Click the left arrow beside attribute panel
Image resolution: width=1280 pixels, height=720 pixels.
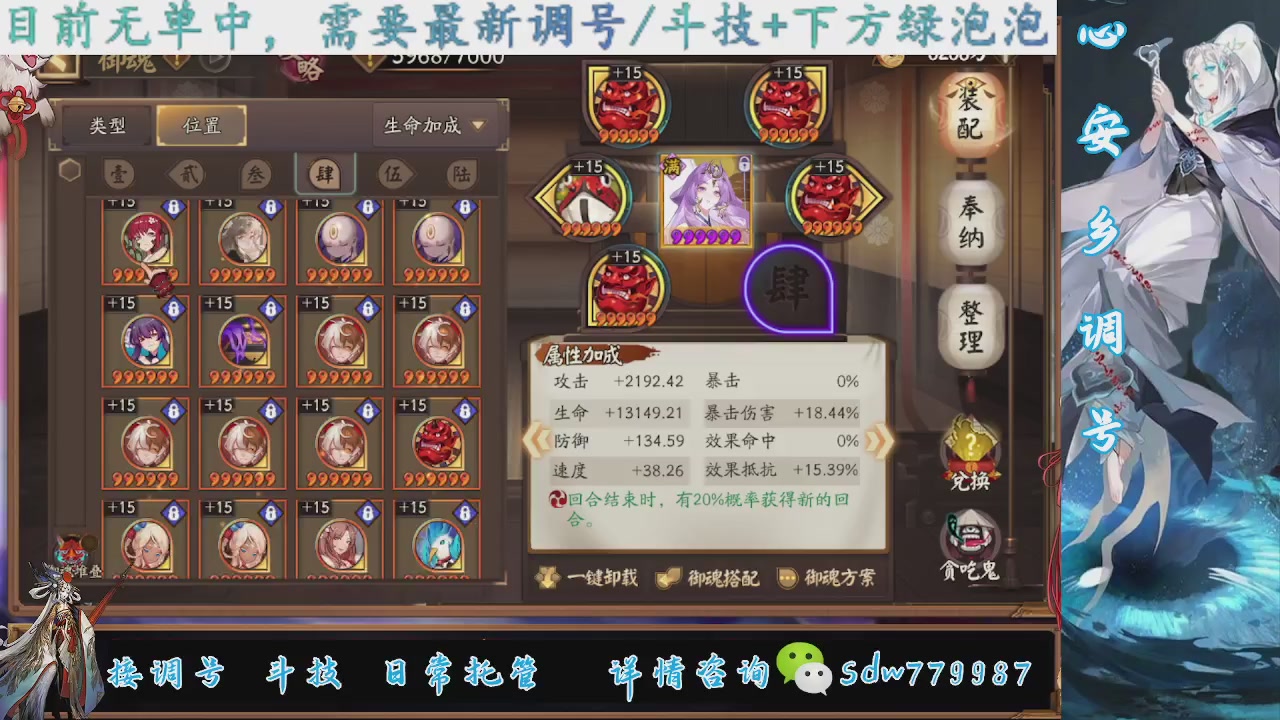(537, 442)
